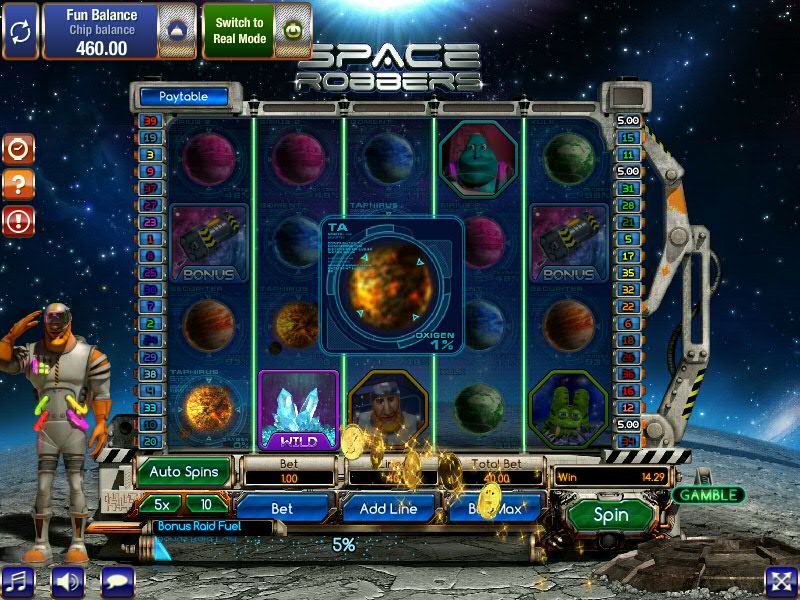Click the red exclamation mark icon
800x600 pixels.
19,220
